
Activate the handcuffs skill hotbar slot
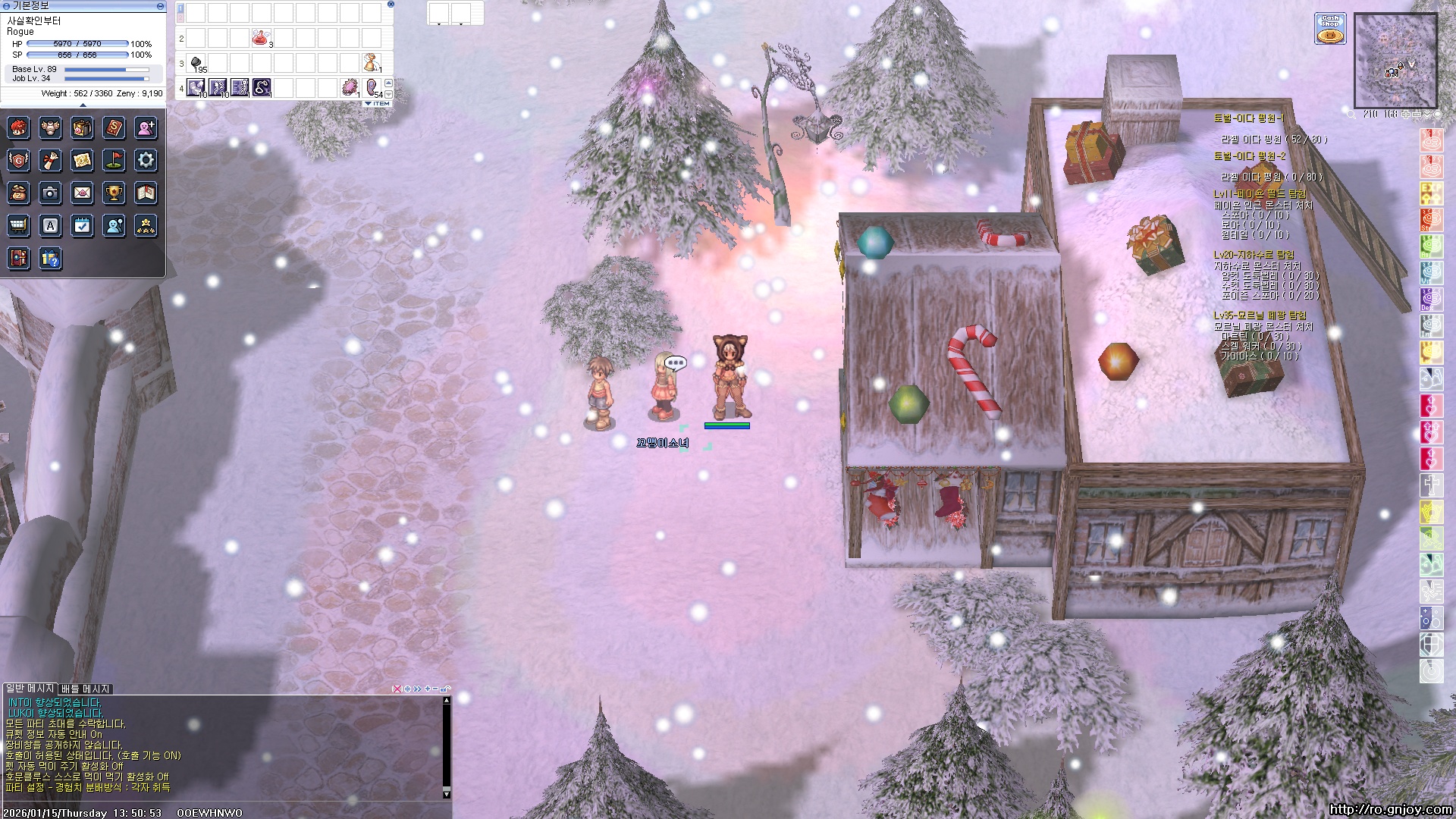262,87
